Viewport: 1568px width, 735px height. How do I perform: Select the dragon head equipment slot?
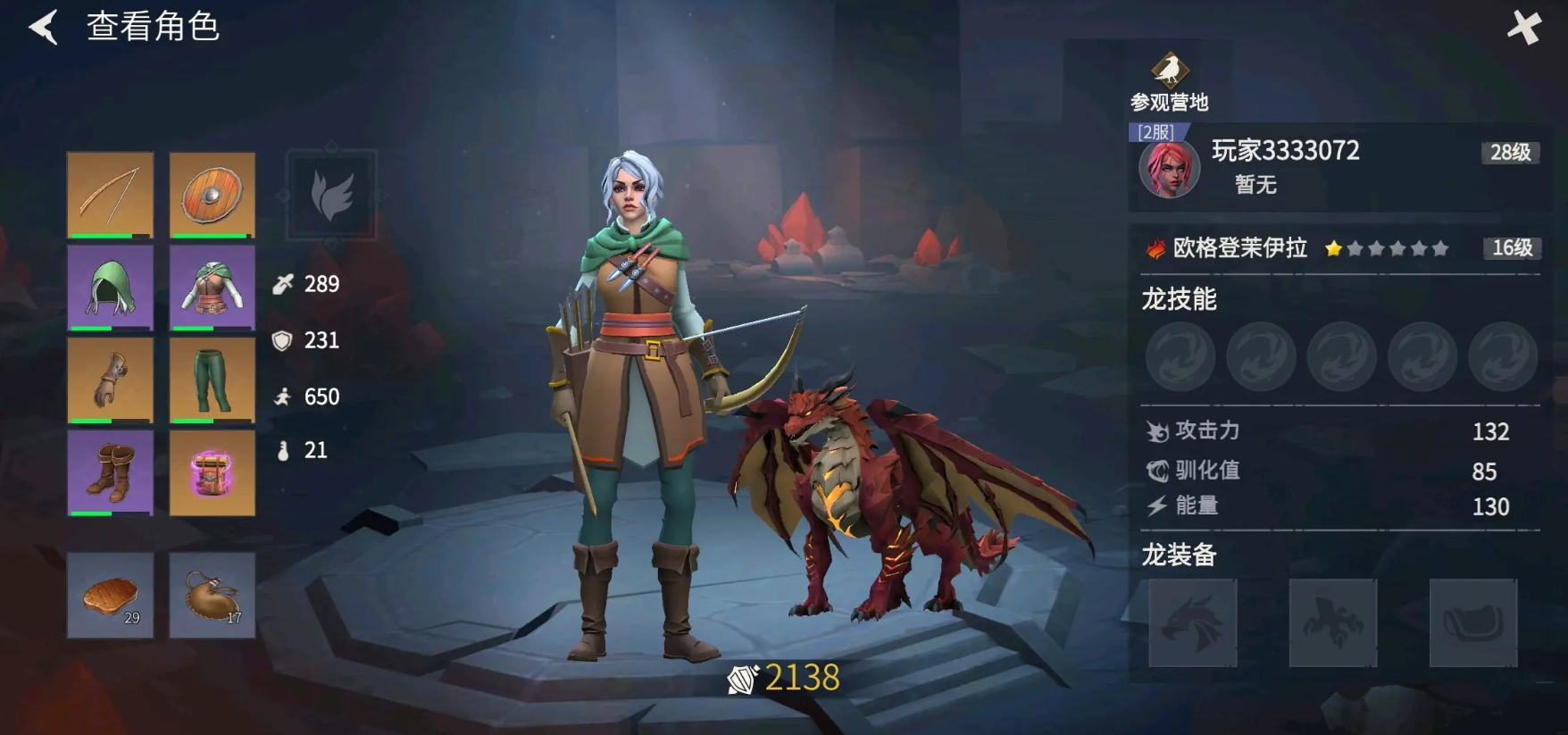1192,622
